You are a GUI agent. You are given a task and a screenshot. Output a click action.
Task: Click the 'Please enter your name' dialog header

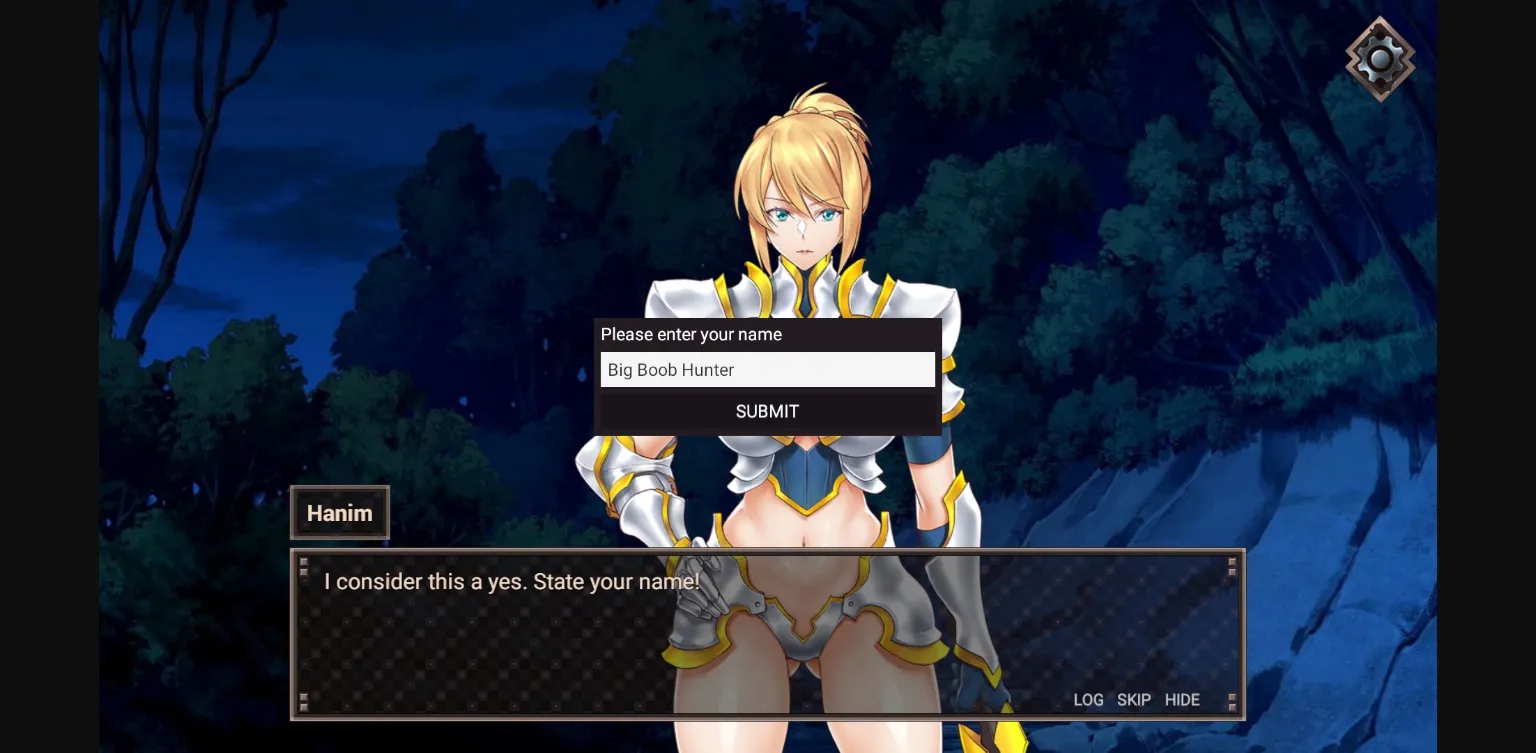click(691, 334)
